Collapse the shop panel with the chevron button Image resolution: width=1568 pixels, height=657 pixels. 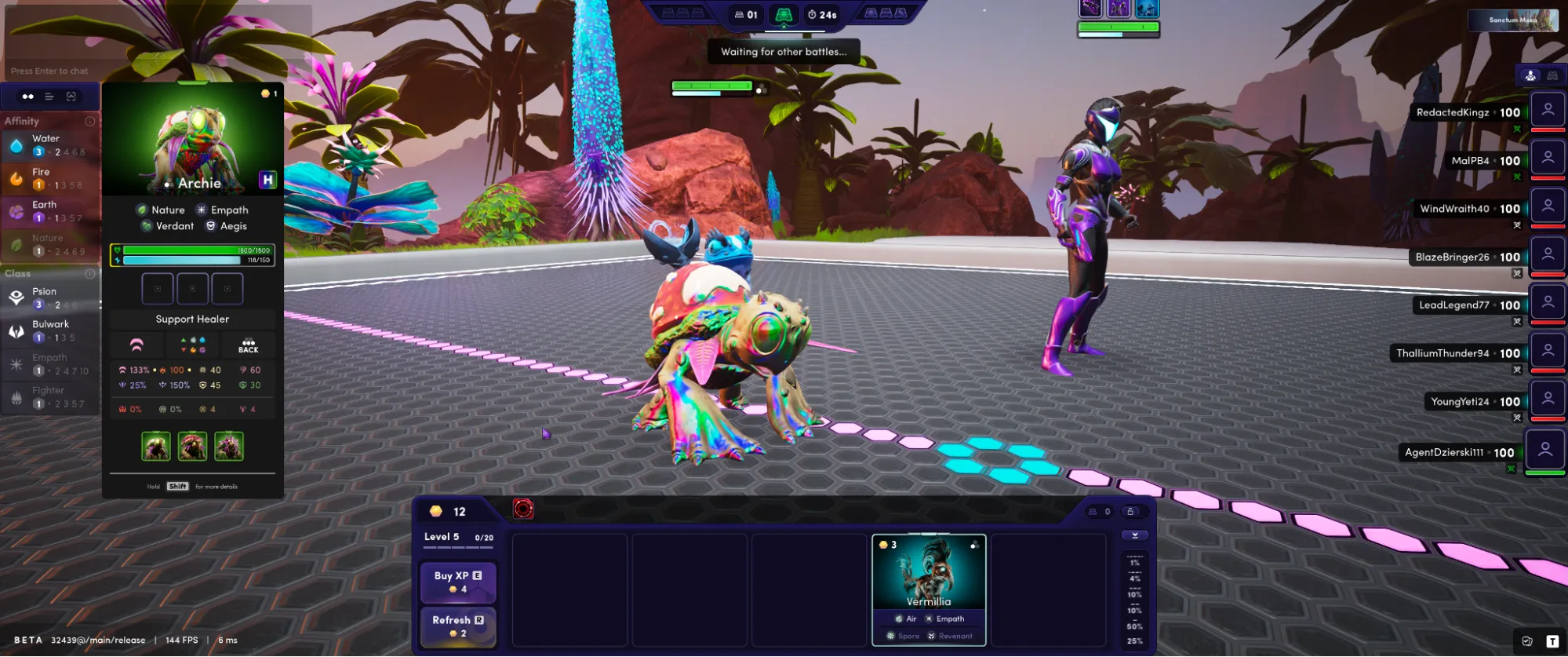pyautogui.click(x=1135, y=535)
